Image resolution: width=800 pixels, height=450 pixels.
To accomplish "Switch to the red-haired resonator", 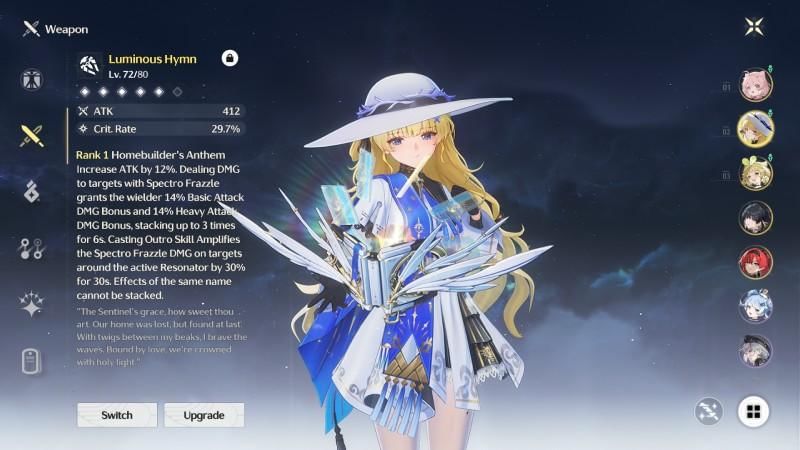I will pos(755,262).
